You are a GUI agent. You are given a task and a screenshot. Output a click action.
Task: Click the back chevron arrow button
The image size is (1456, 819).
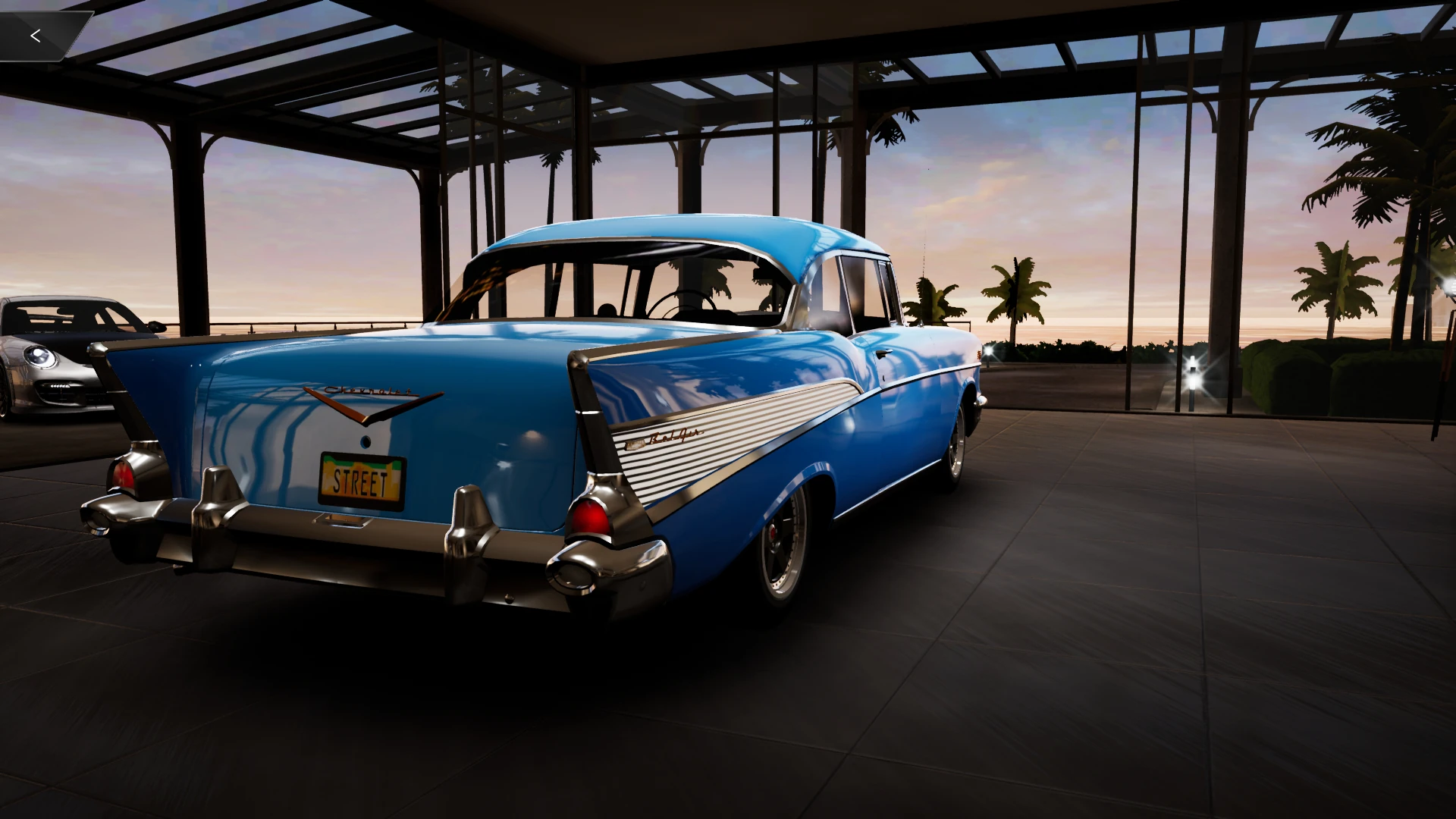pyautogui.click(x=34, y=34)
